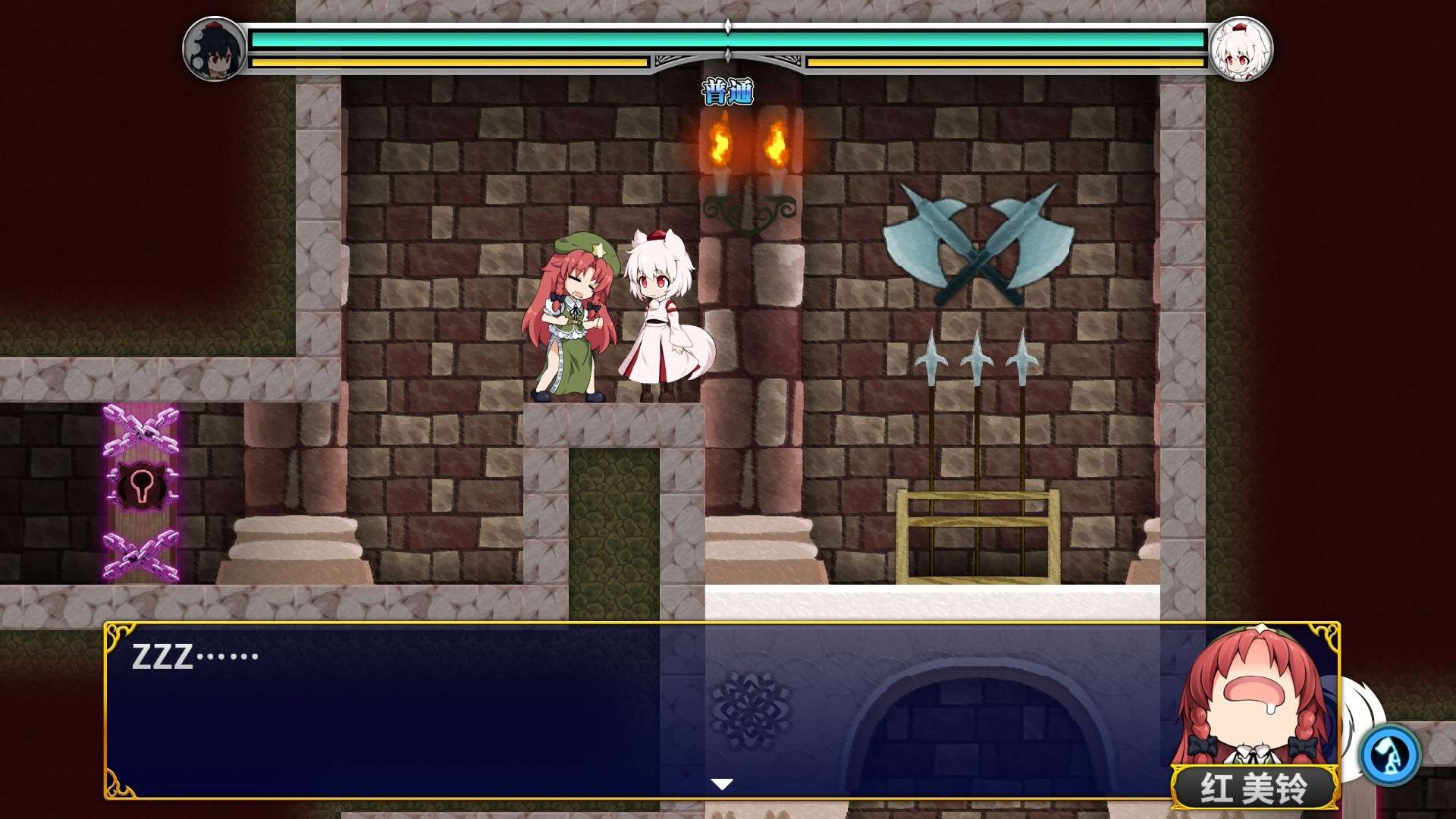Click the lit wall torch sconce

[x=747, y=163]
